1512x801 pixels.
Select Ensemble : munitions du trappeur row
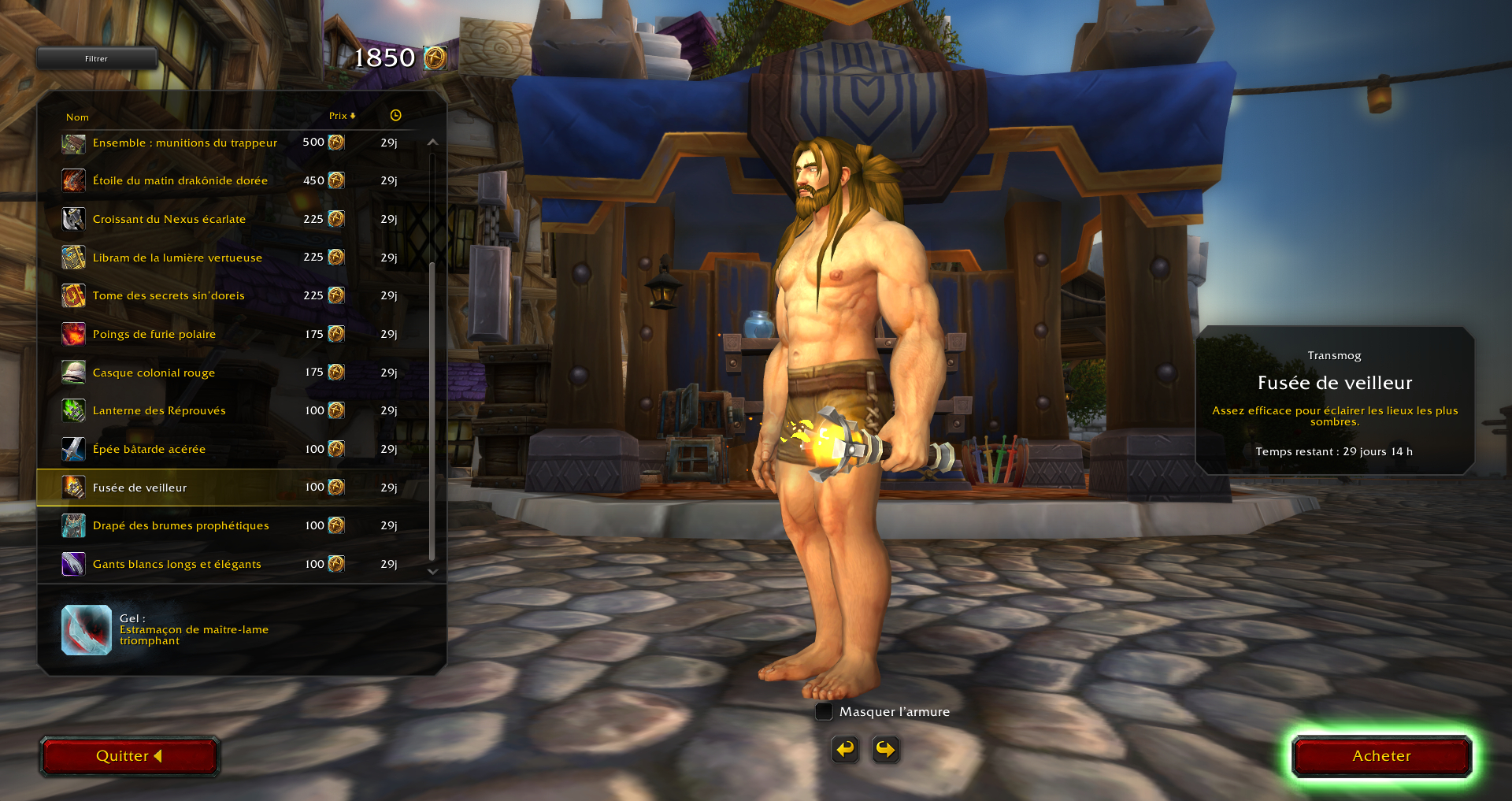tap(184, 143)
